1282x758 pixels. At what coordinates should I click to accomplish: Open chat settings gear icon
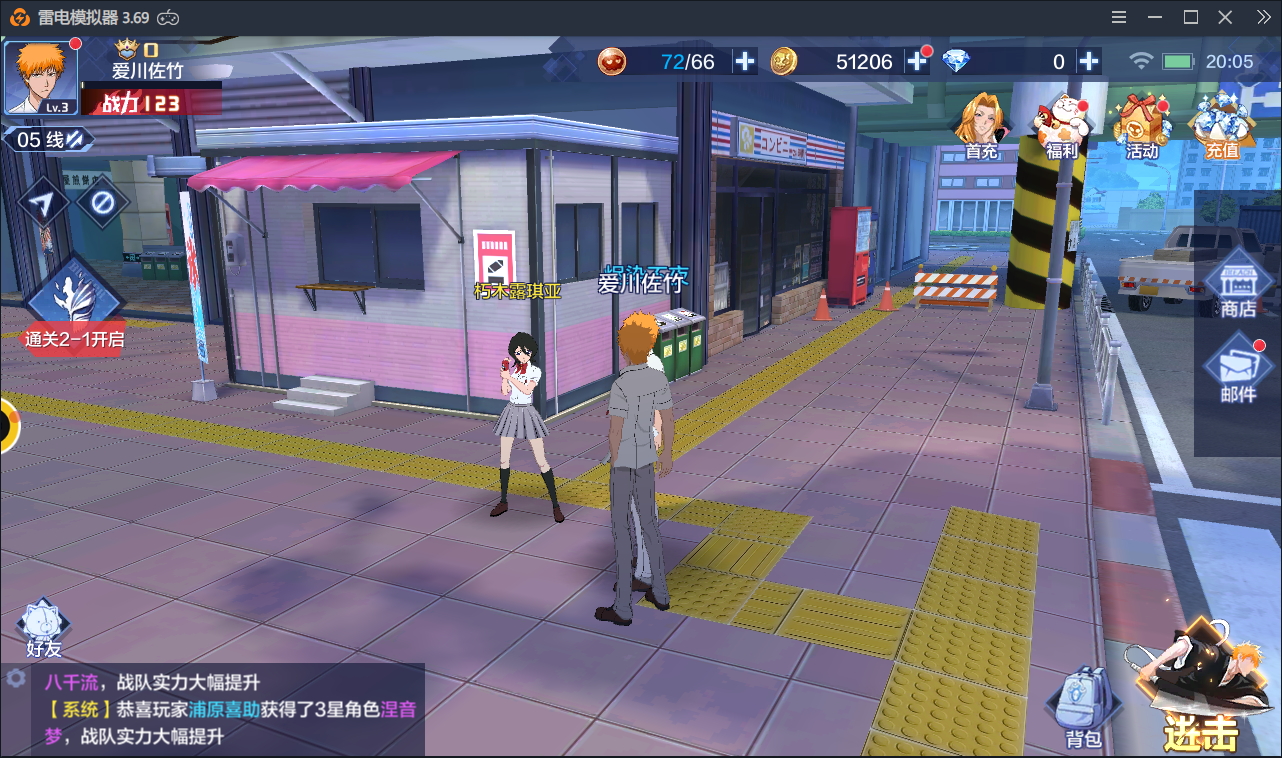(x=16, y=678)
